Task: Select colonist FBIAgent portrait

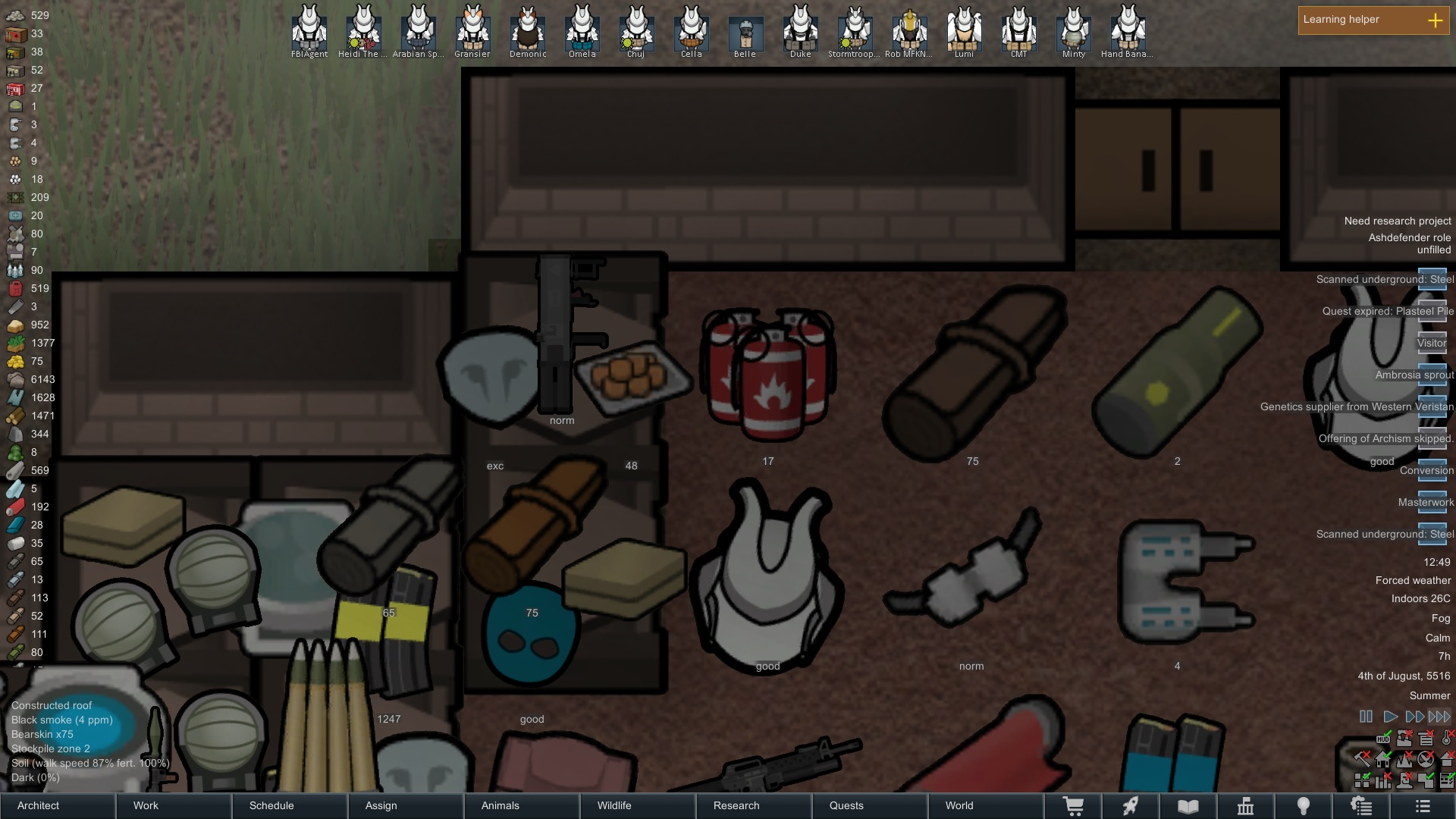Action: click(309, 30)
